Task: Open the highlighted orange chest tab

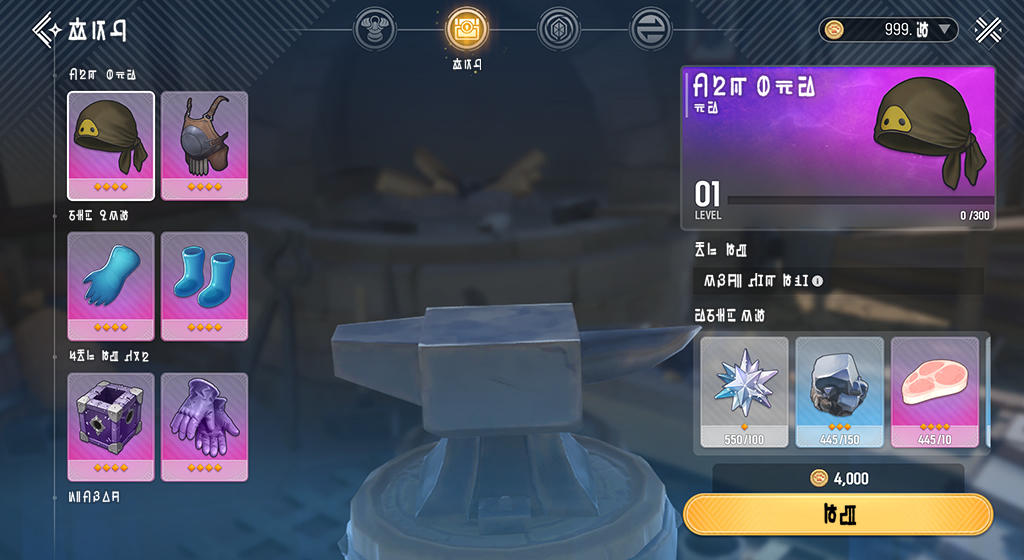Action: coord(466,30)
